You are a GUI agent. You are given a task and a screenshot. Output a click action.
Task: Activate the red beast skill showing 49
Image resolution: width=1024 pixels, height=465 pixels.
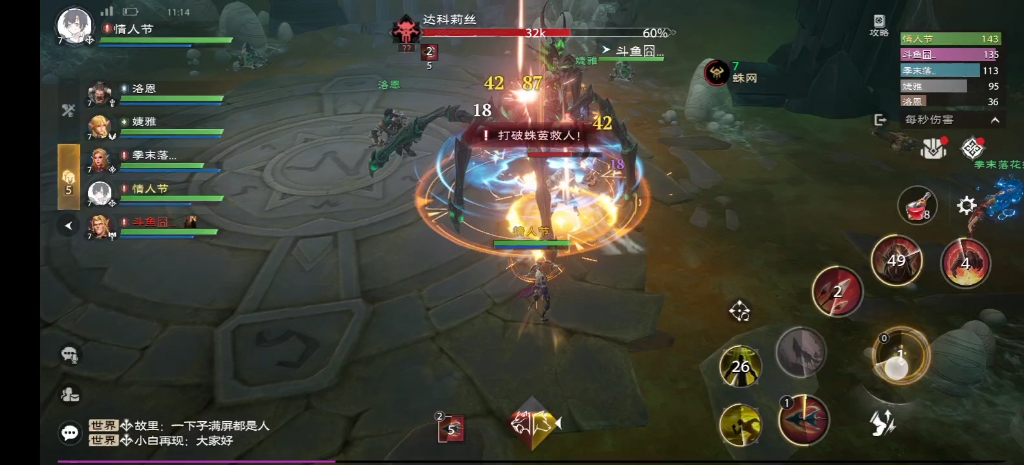click(x=896, y=261)
